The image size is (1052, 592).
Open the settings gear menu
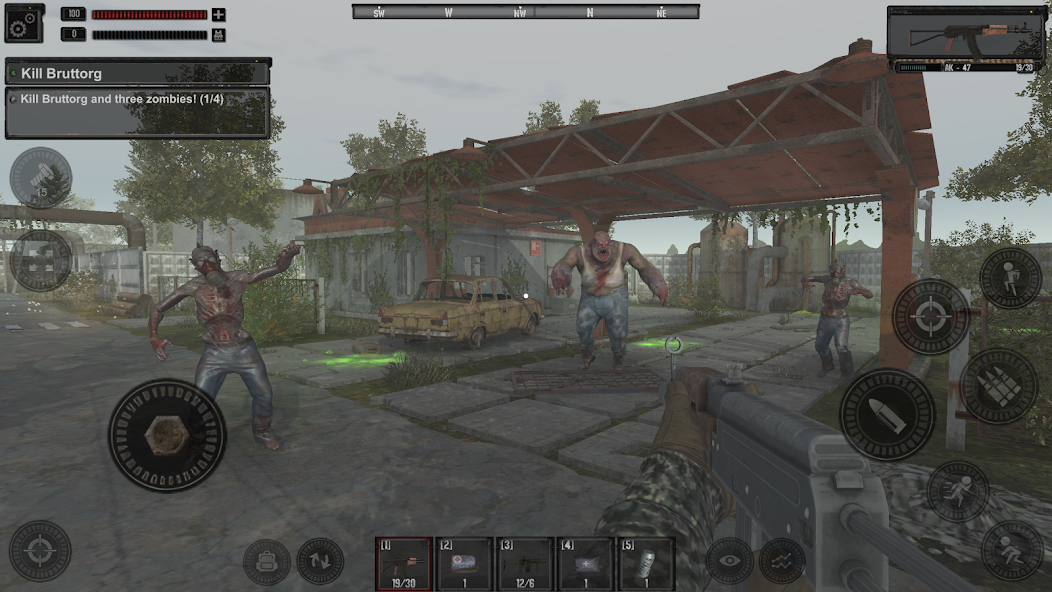22,23
